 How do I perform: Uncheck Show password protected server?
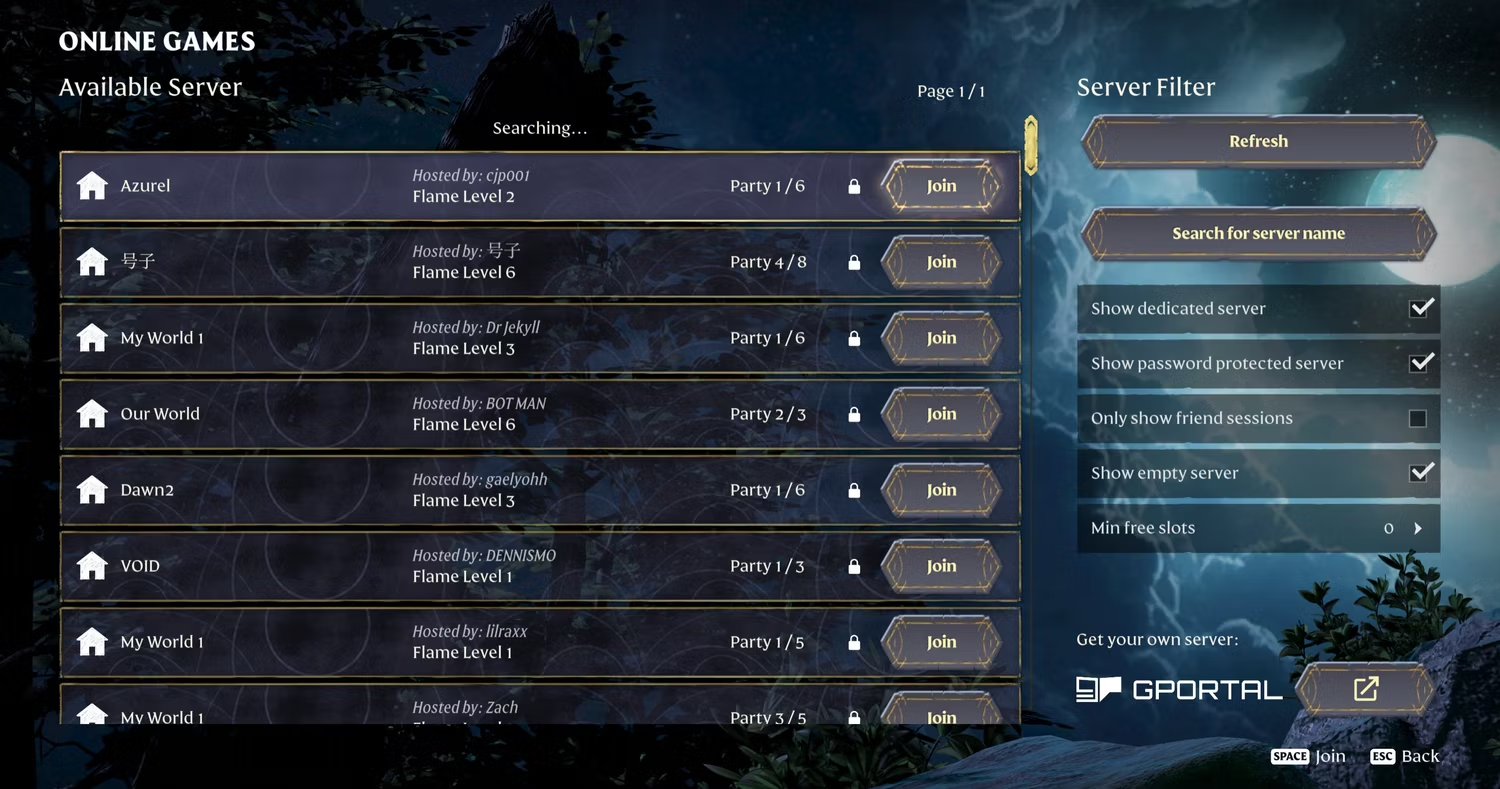(x=1420, y=363)
